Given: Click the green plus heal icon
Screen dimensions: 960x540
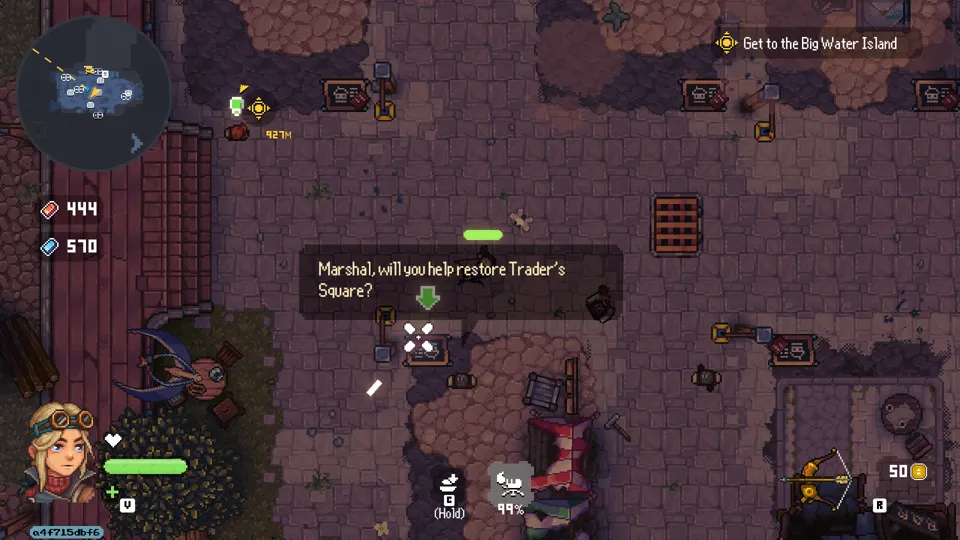Looking at the screenshot, I should [113, 492].
